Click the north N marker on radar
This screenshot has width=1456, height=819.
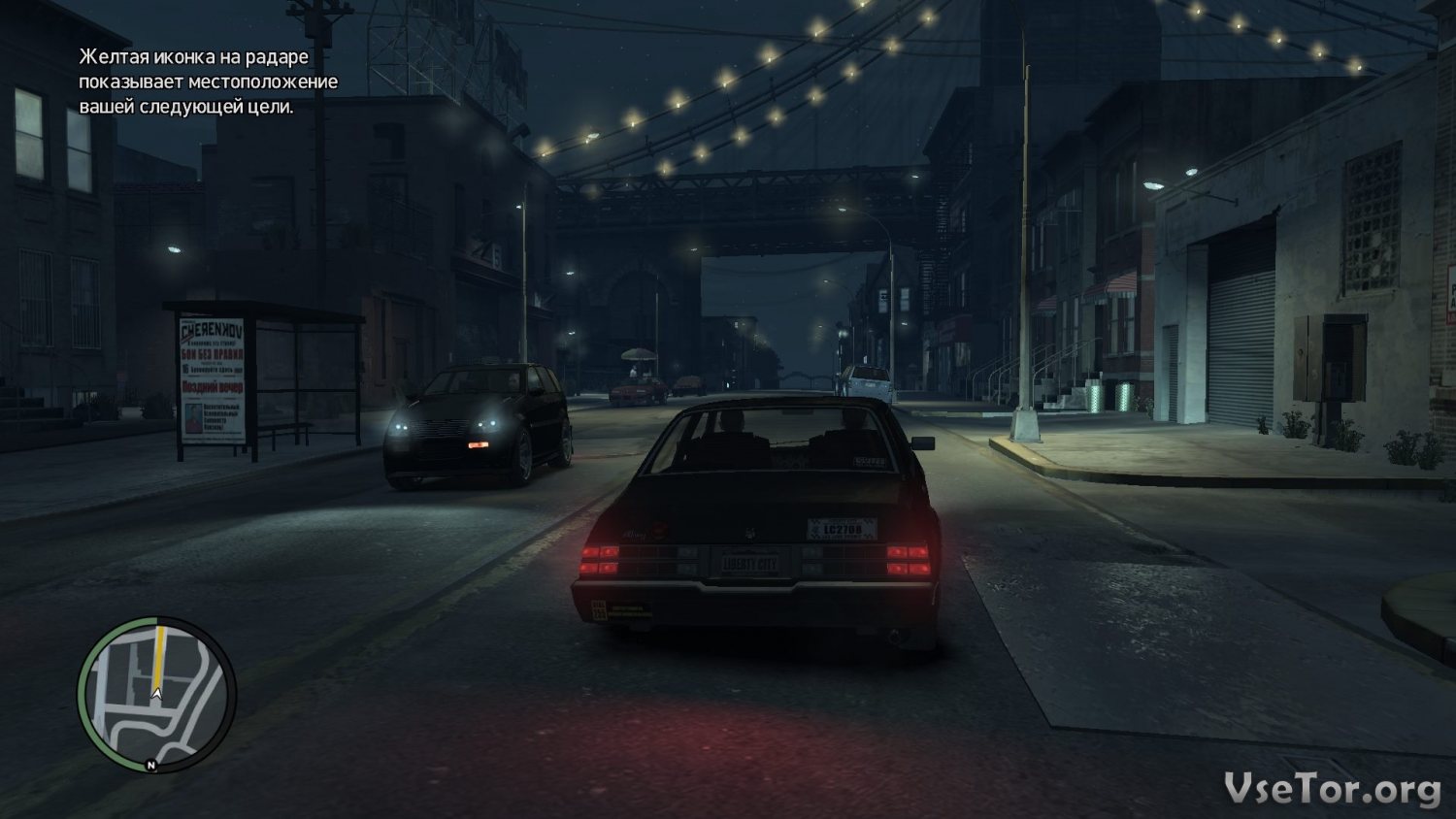151,766
